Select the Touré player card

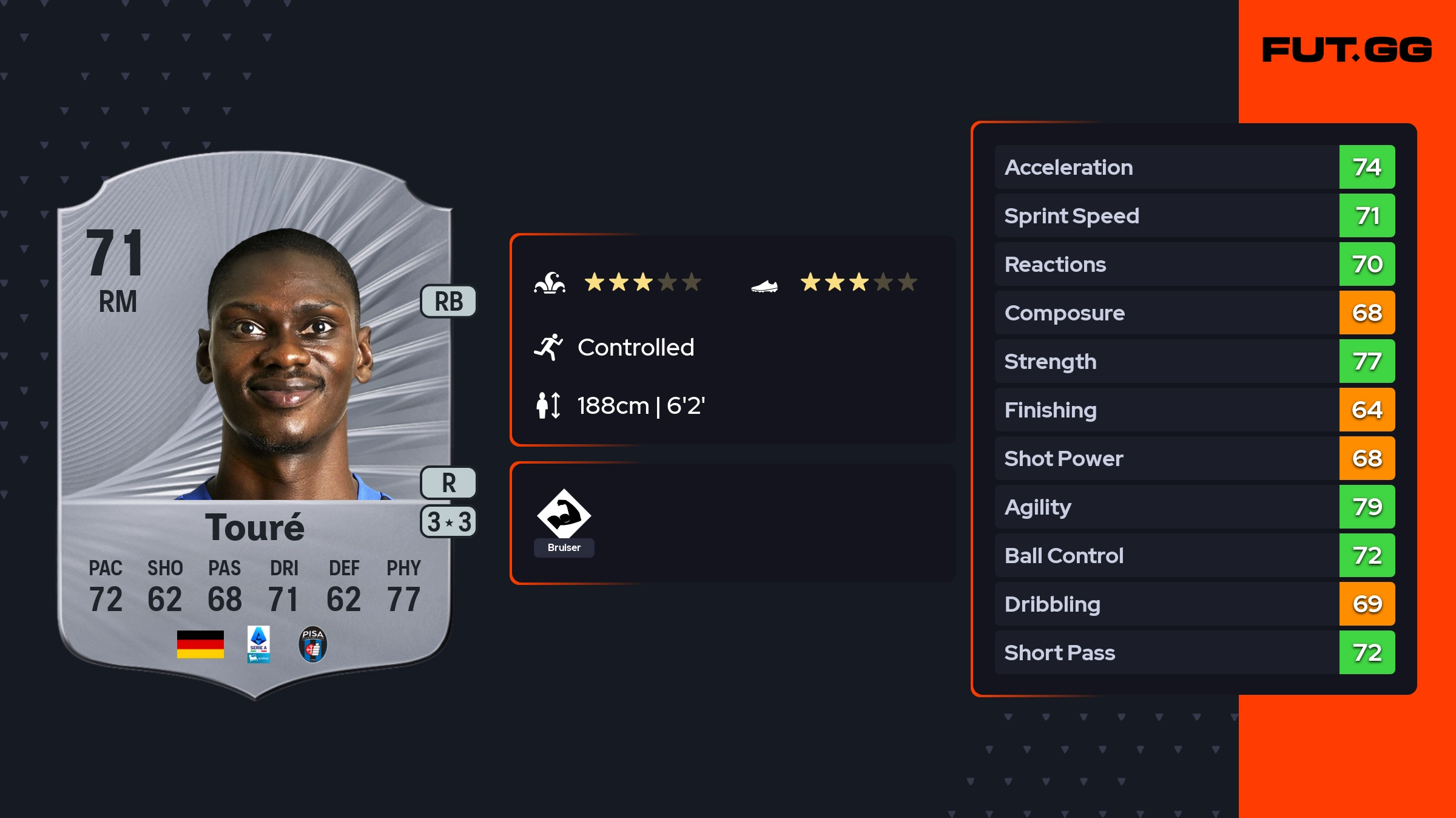pyautogui.click(x=255, y=425)
